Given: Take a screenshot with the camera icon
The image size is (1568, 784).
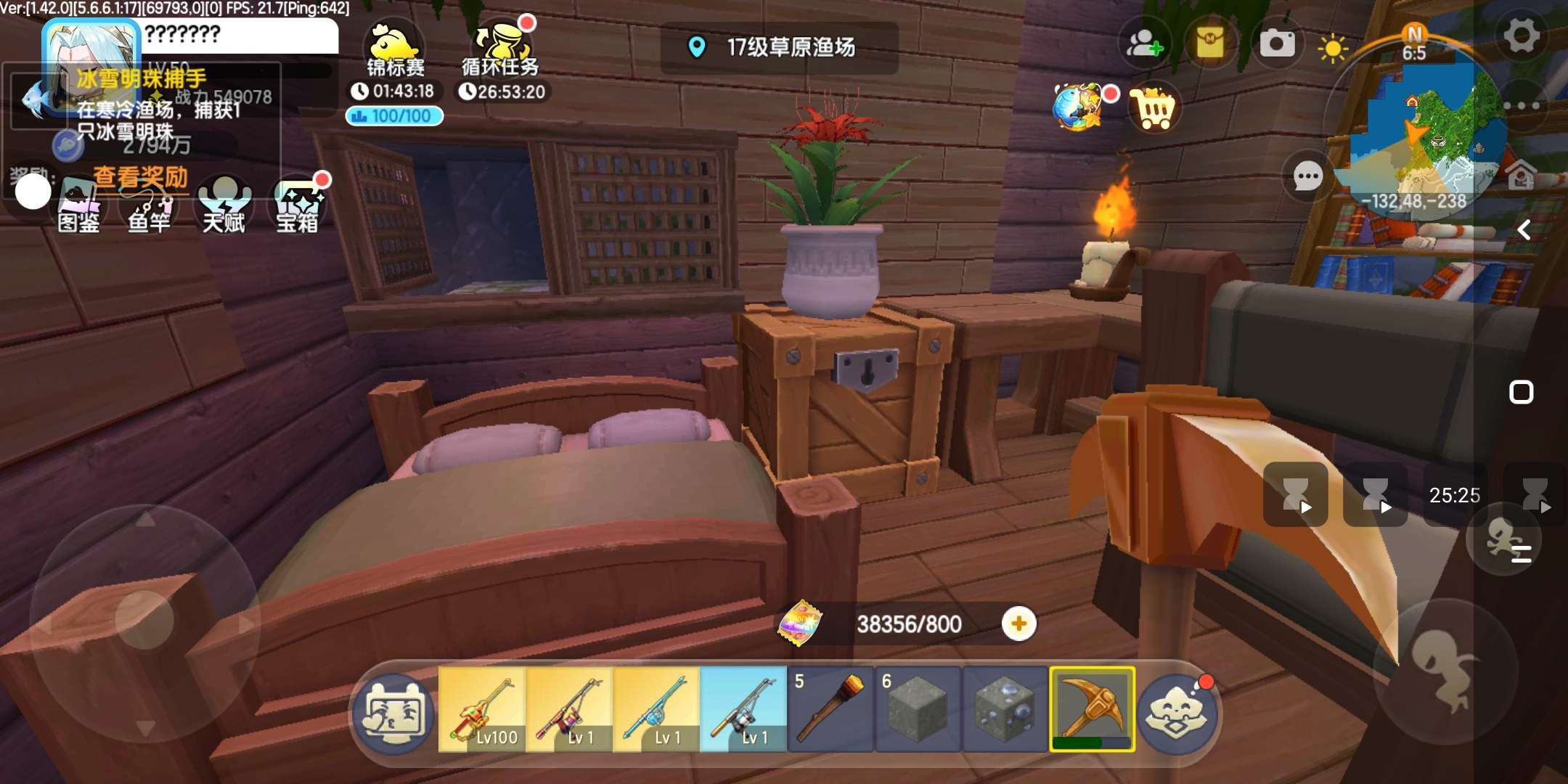Looking at the screenshot, I should [1277, 44].
